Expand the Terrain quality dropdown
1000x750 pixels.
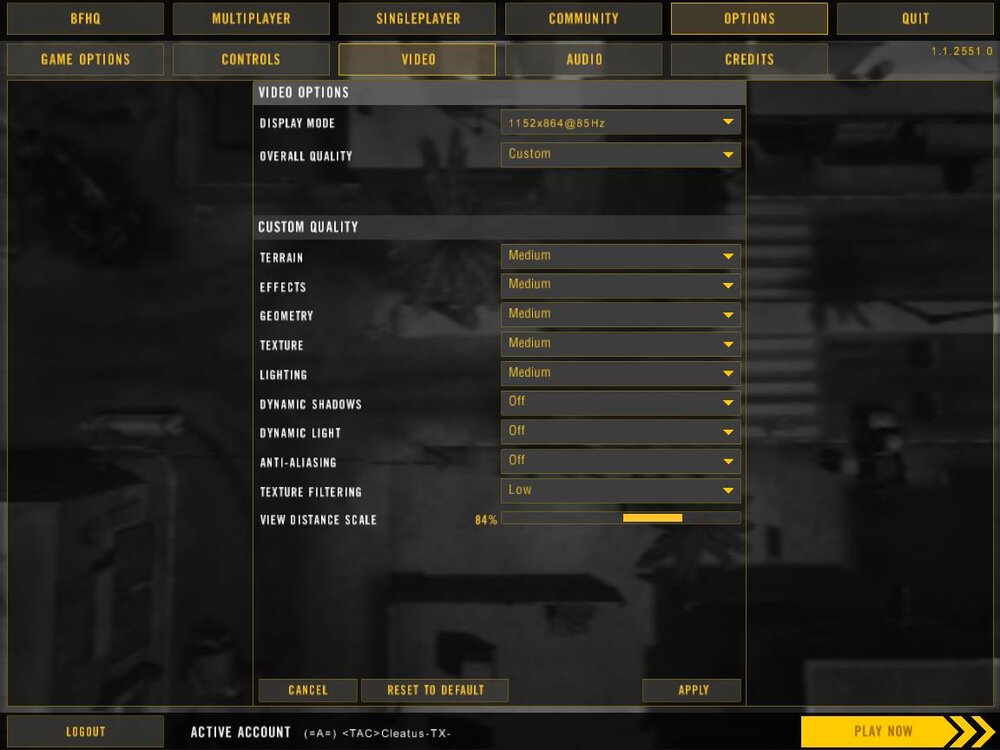pyautogui.click(x=620, y=256)
